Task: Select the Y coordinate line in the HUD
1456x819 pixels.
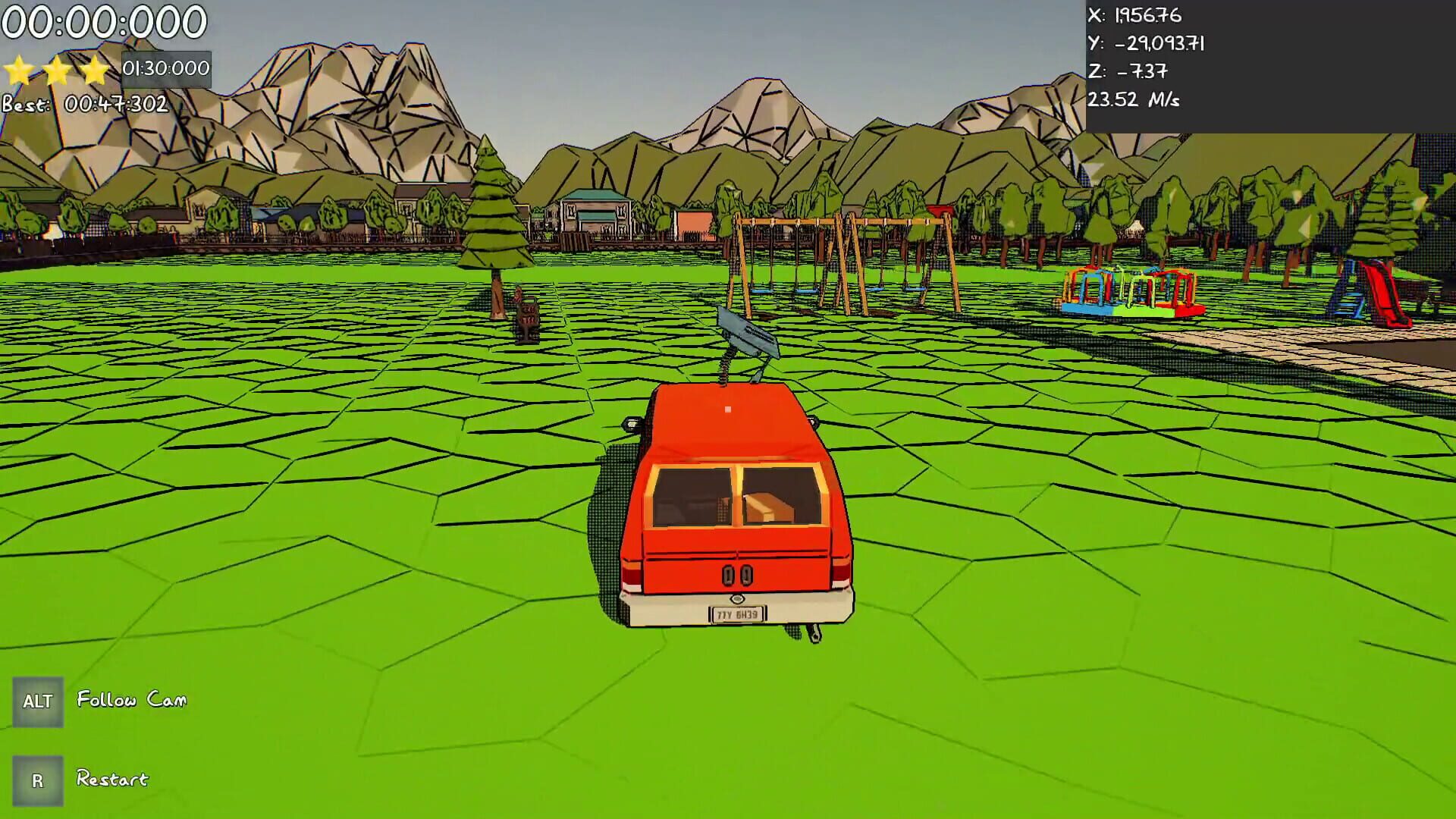Action: [x=1145, y=43]
